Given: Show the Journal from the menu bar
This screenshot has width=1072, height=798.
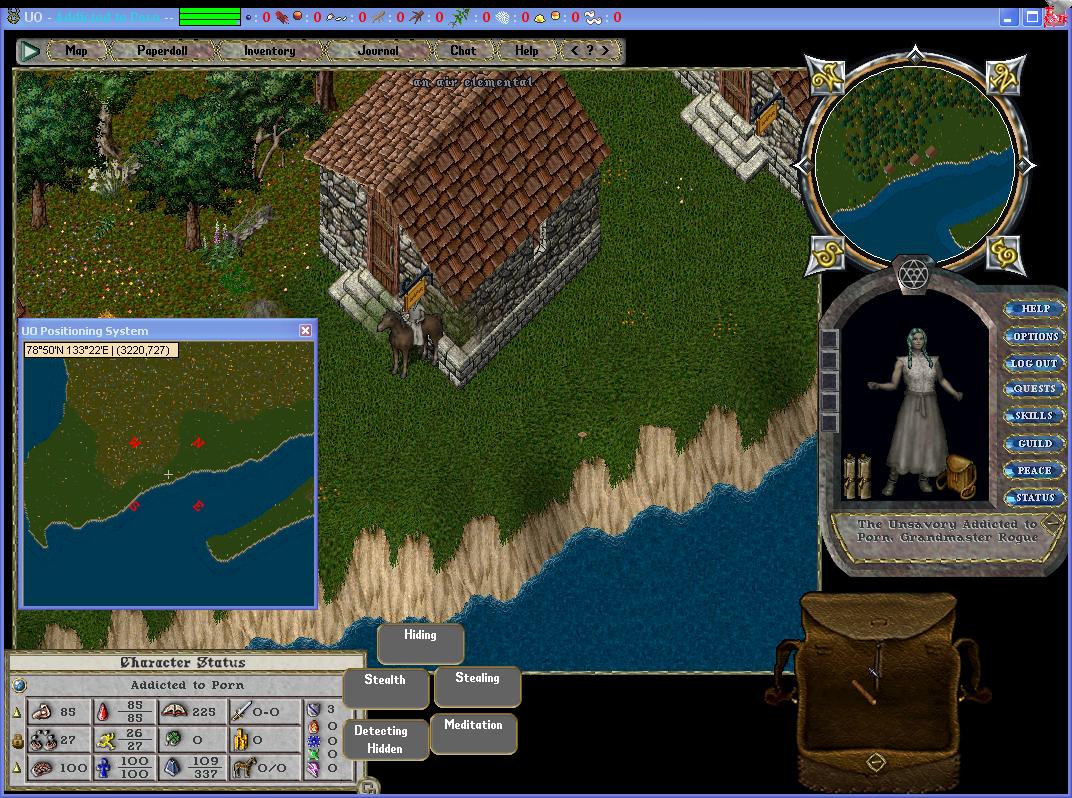Looking at the screenshot, I should click(378, 50).
